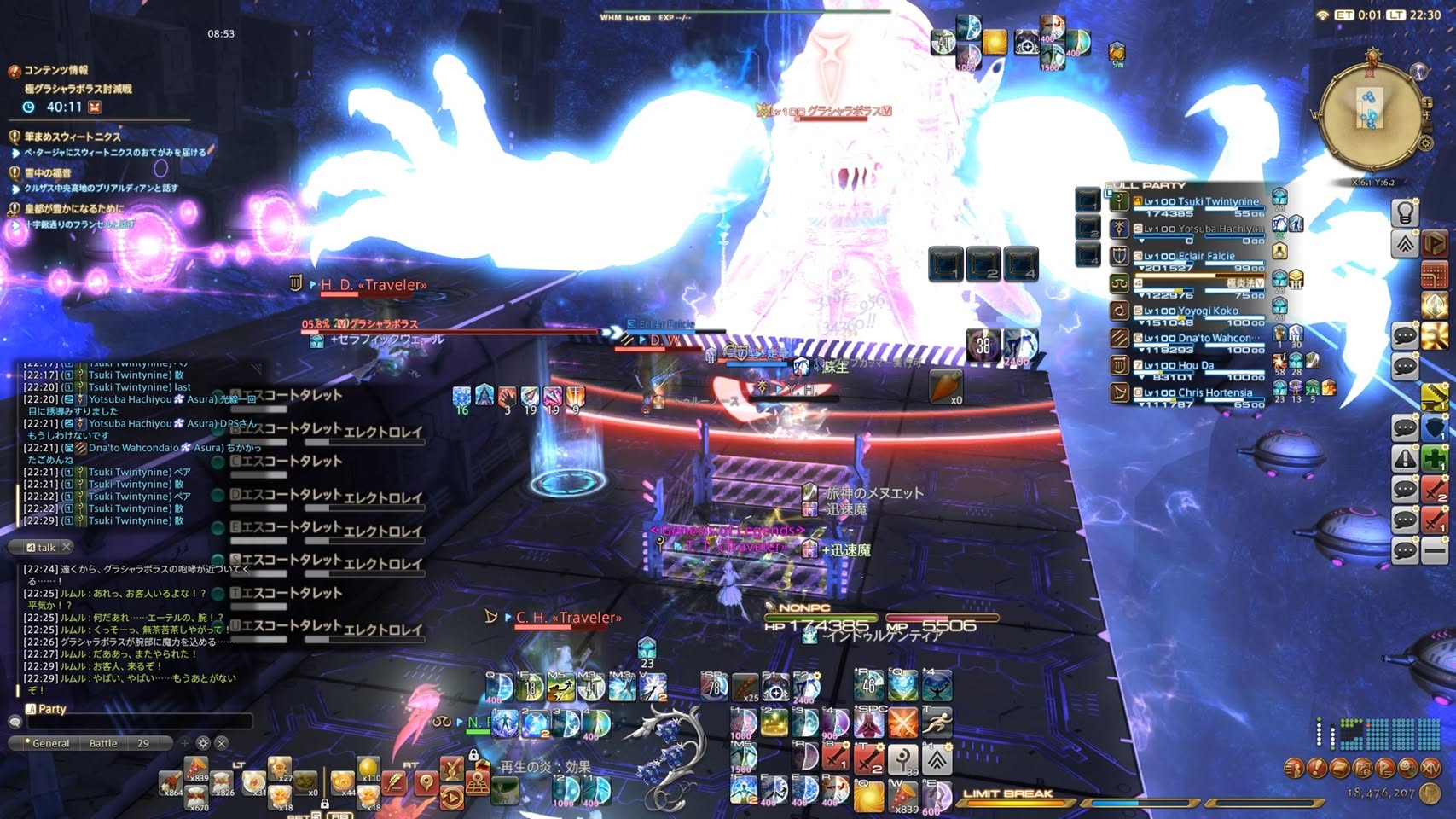
Task: Close the talk chat tab
Action: click(x=67, y=547)
